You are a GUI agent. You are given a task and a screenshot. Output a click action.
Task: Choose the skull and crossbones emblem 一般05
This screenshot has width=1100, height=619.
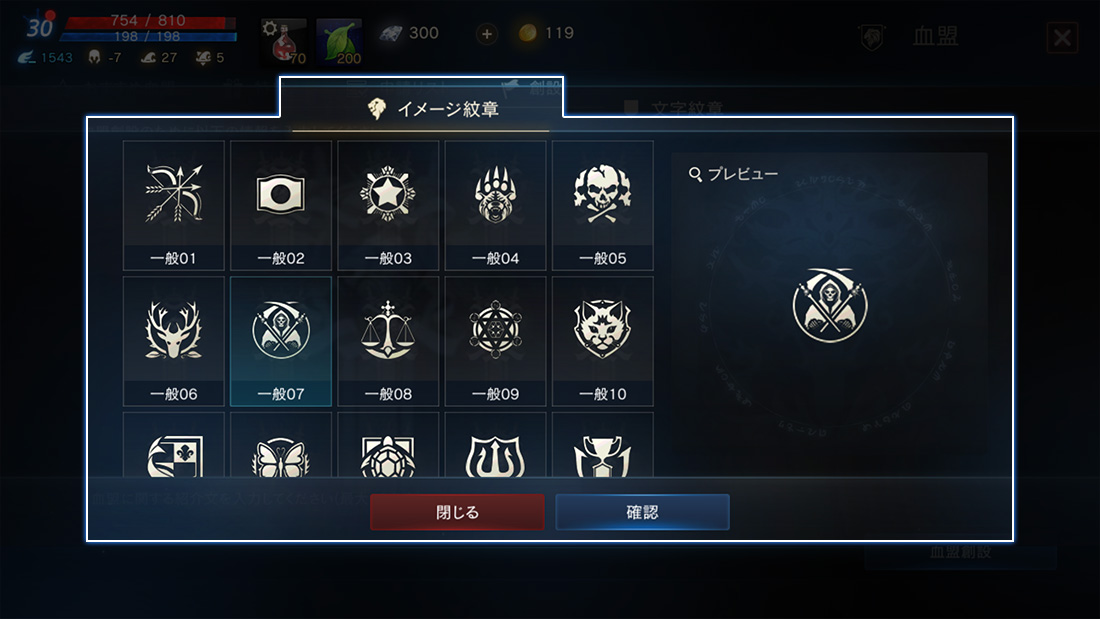click(602, 205)
